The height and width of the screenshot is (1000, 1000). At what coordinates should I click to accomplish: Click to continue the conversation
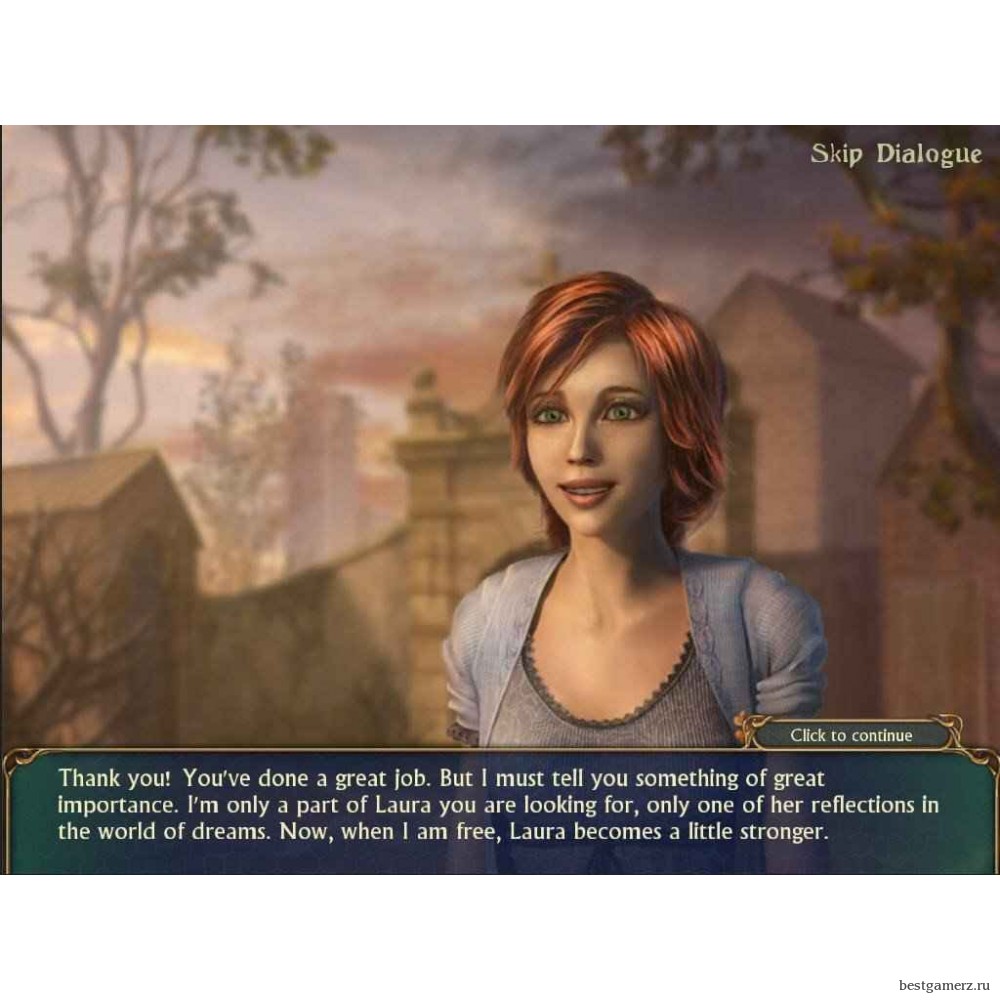851,735
